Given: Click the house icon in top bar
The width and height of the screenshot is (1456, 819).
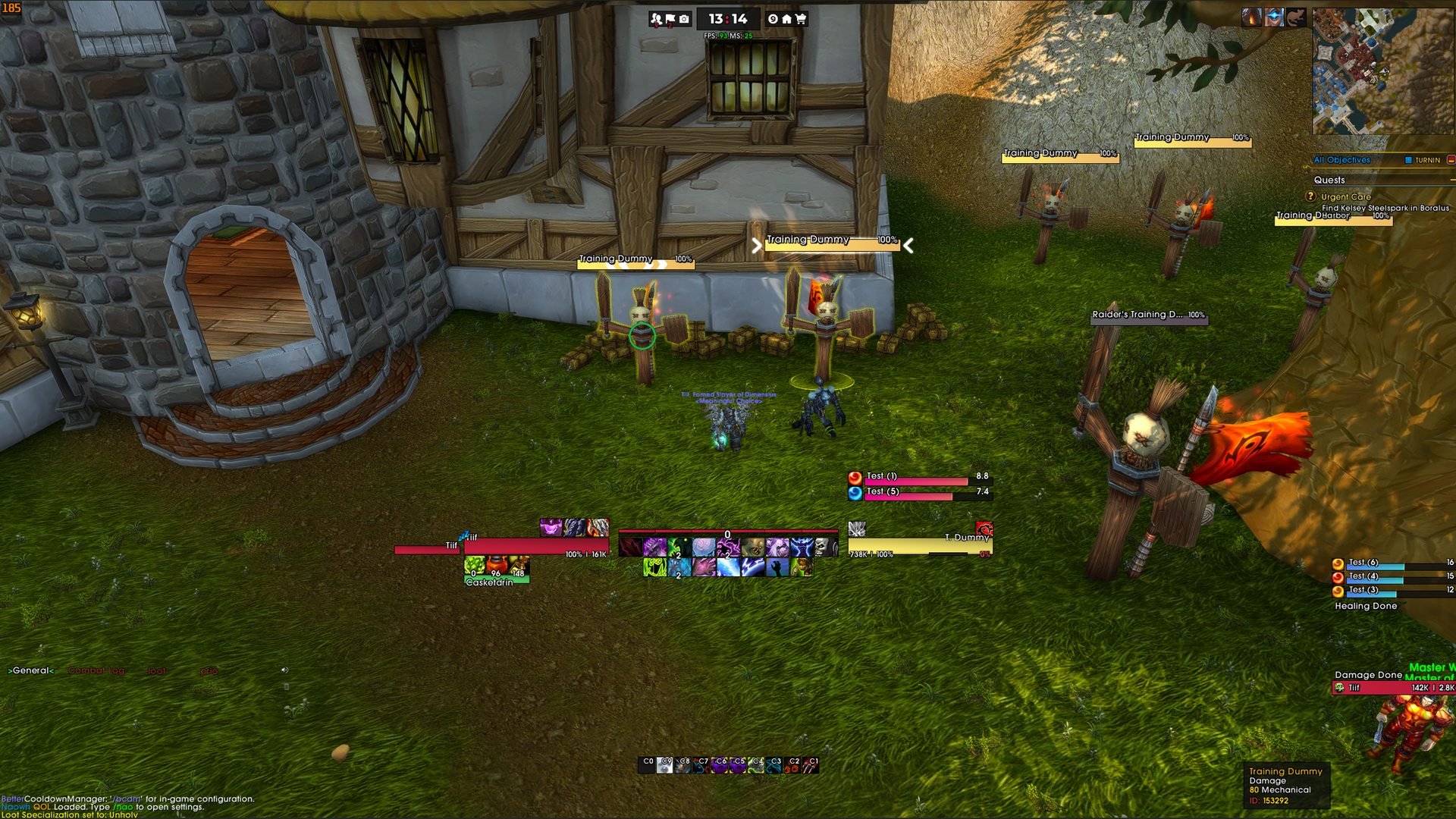Looking at the screenshot, I should [x=786, y=19].
